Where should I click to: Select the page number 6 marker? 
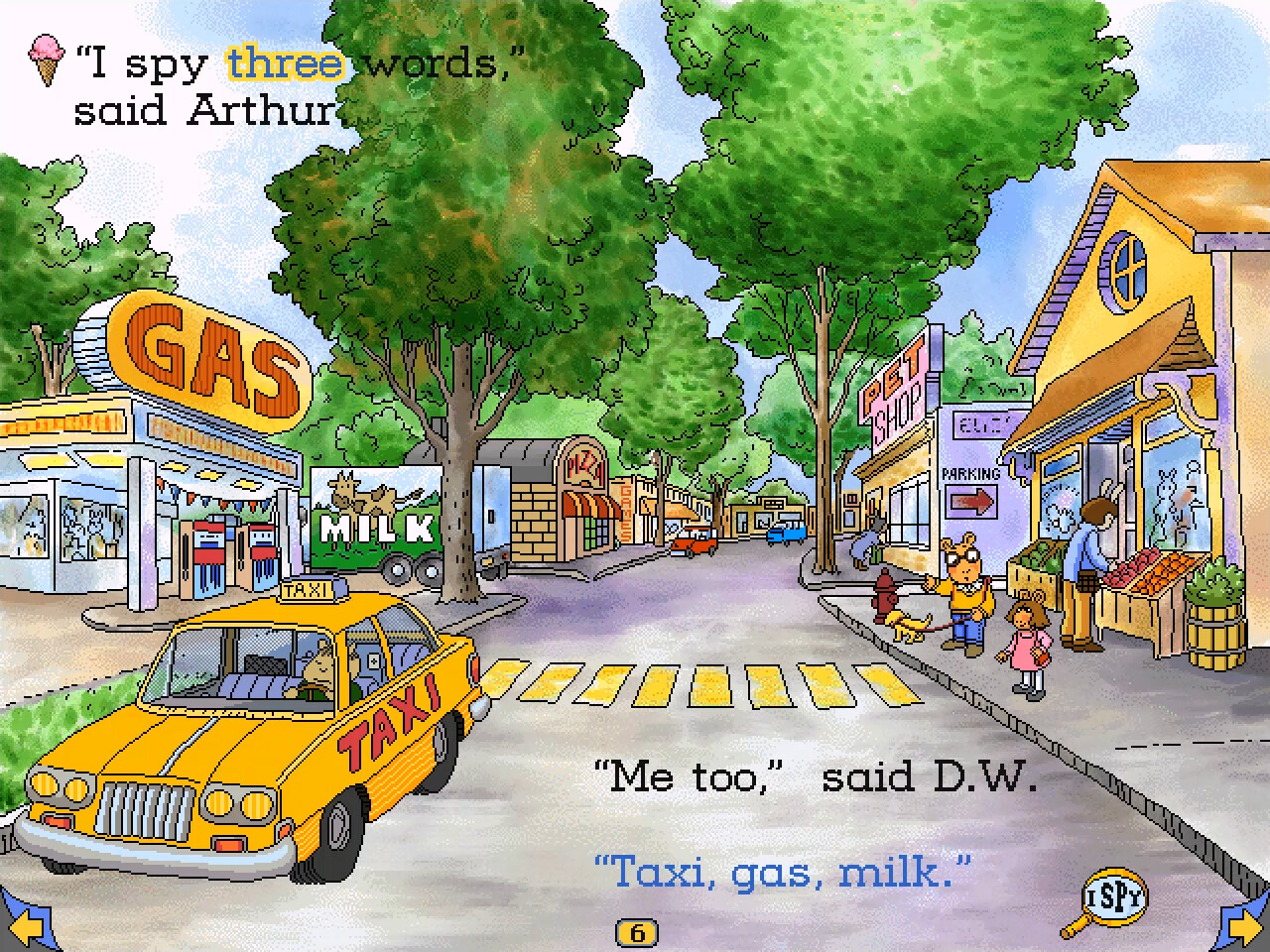pyautogui.click(x=638, y=931)
